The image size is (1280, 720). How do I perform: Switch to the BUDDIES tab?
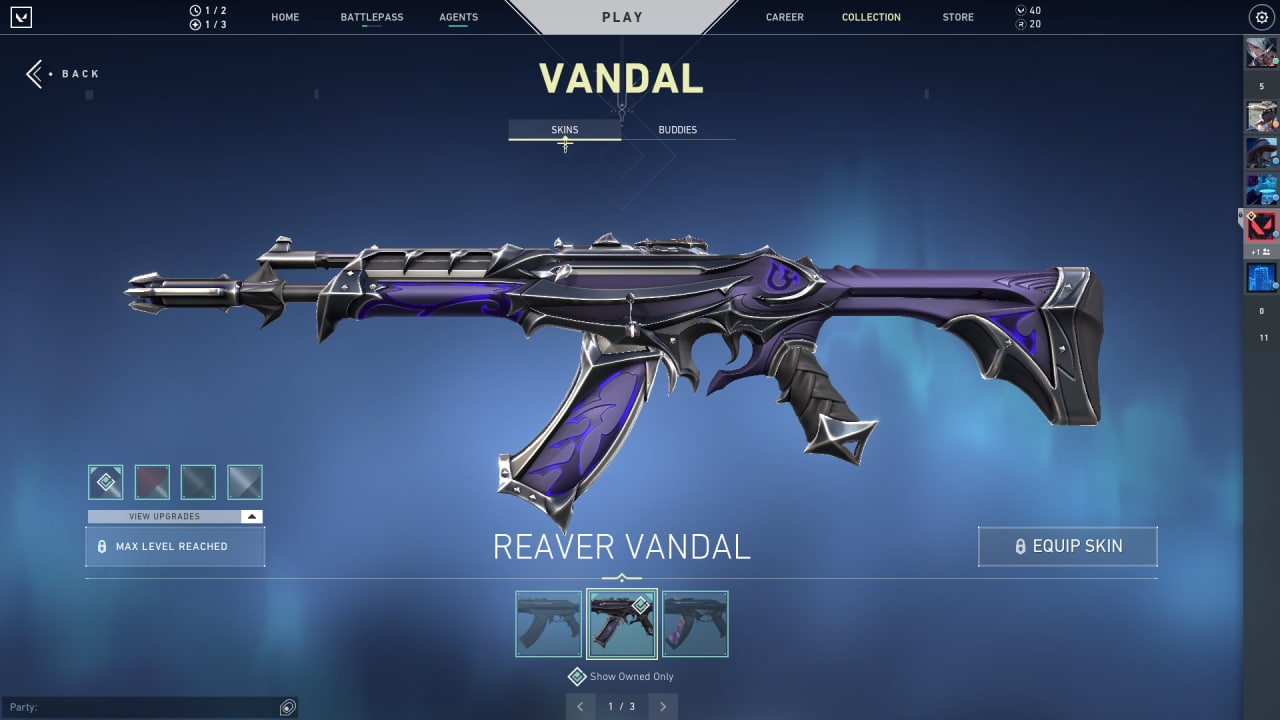coord(678,129)
